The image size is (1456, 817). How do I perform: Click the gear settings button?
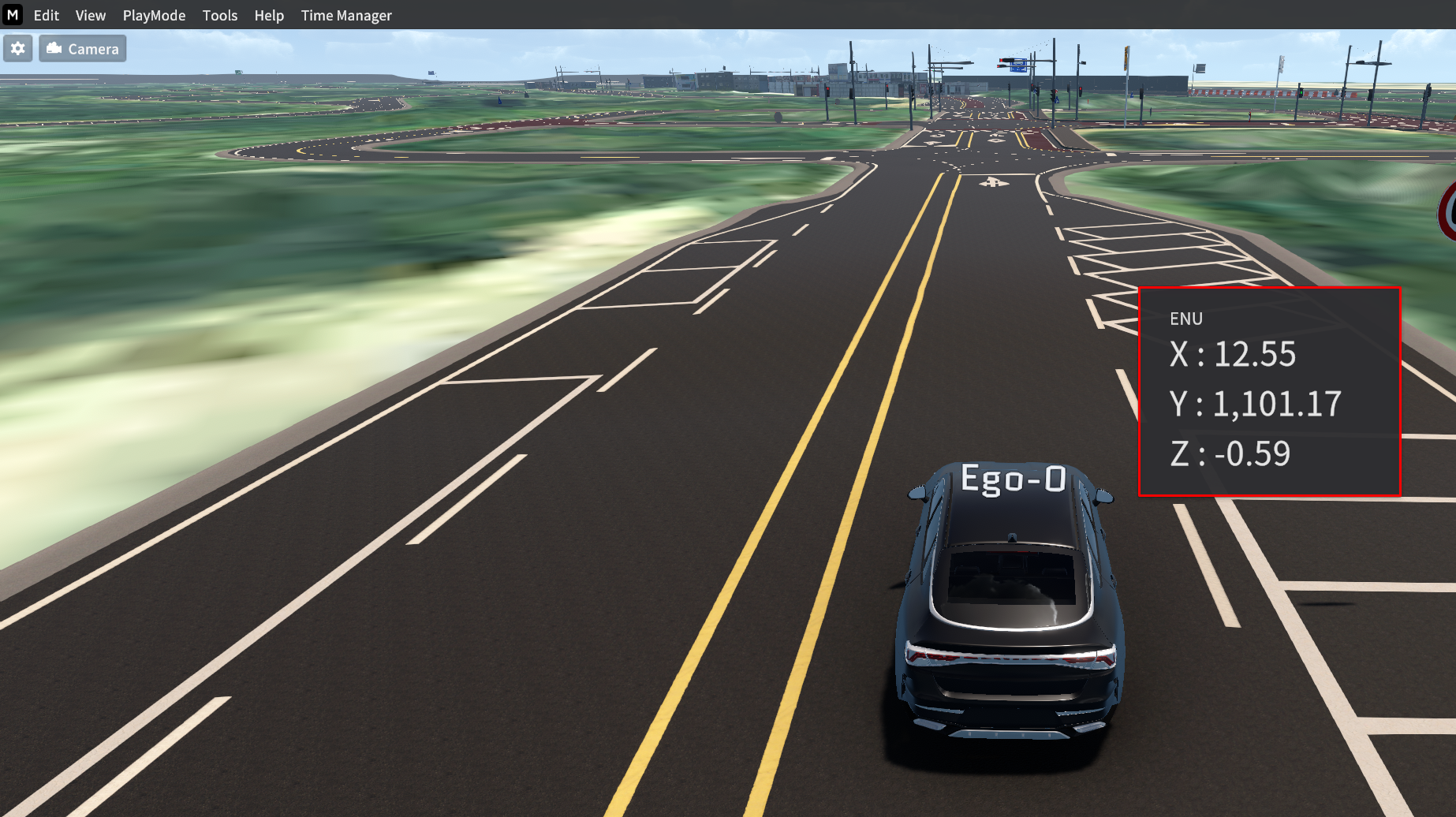tap(18, 49)
